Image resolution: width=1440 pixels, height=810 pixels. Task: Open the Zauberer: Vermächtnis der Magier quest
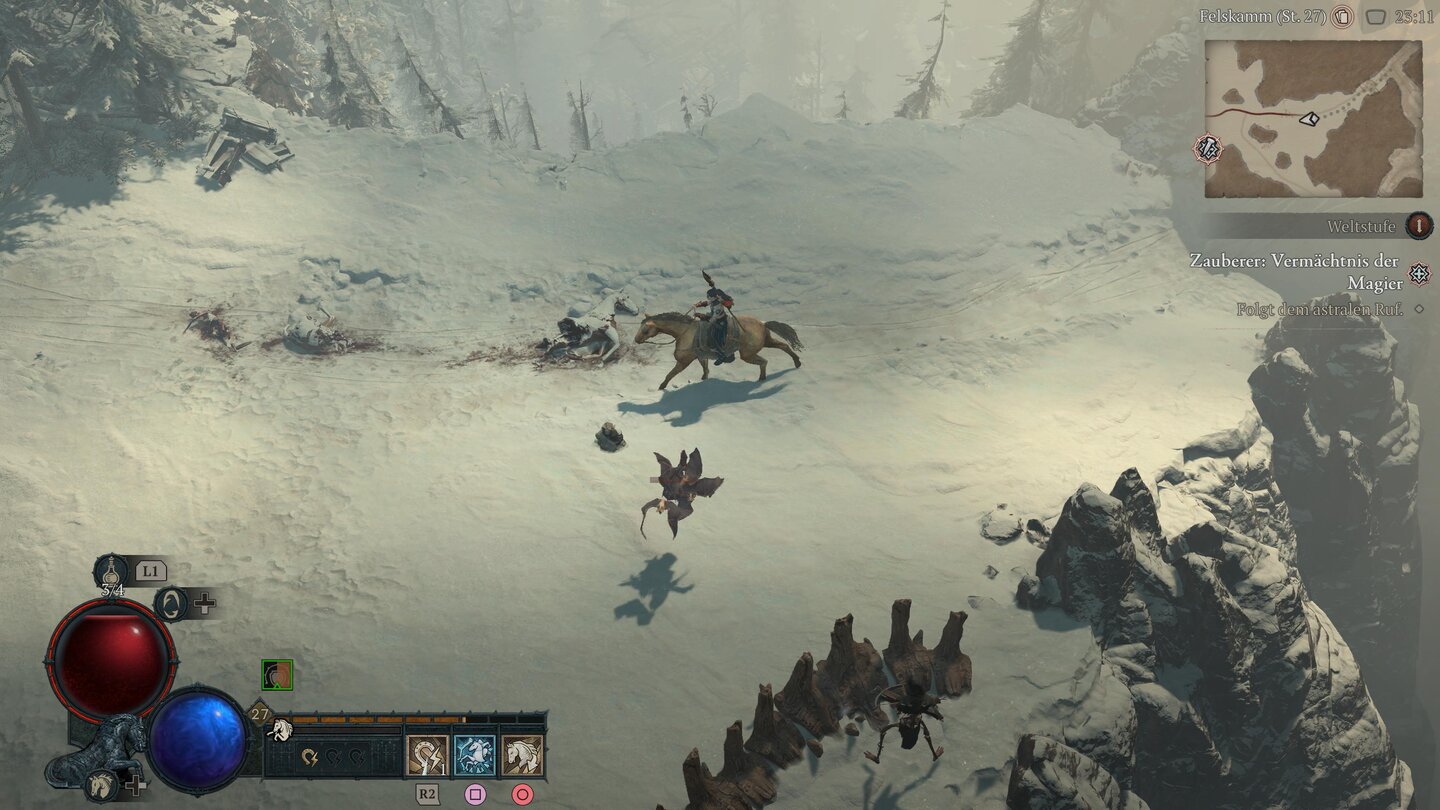click(x=1296, y=271)
